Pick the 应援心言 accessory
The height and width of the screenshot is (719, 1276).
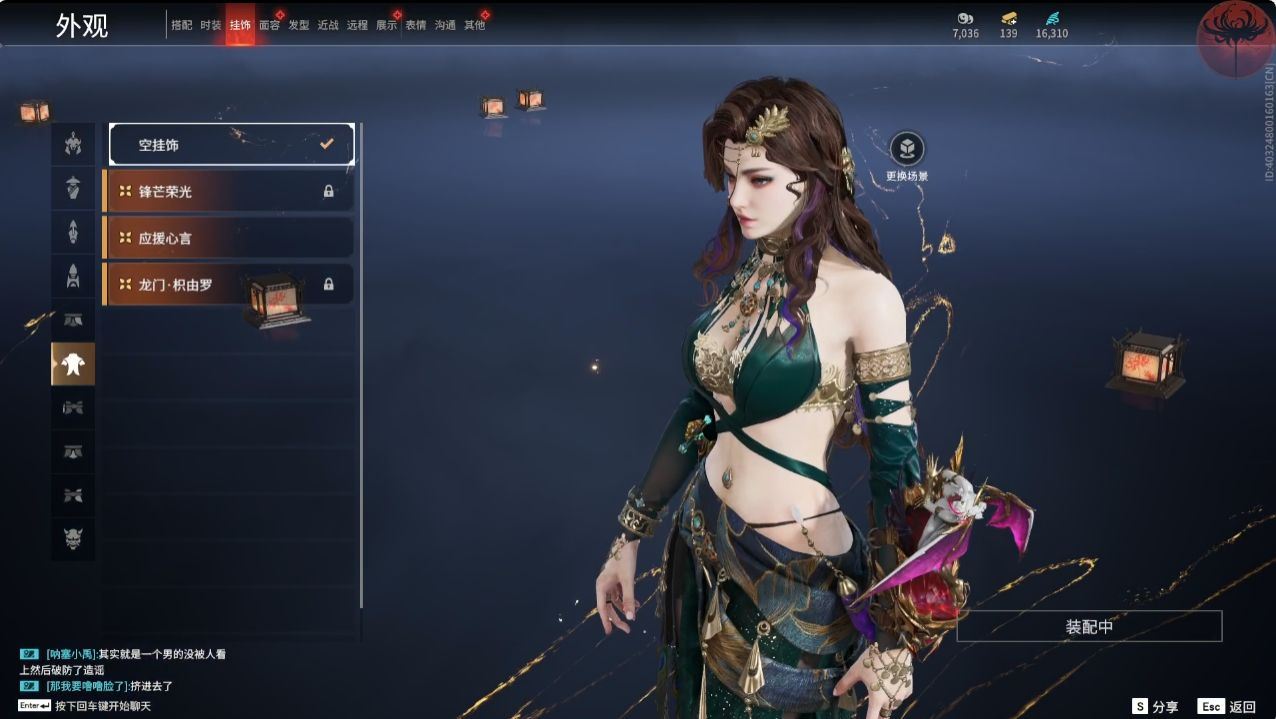[x=229, y=238]
